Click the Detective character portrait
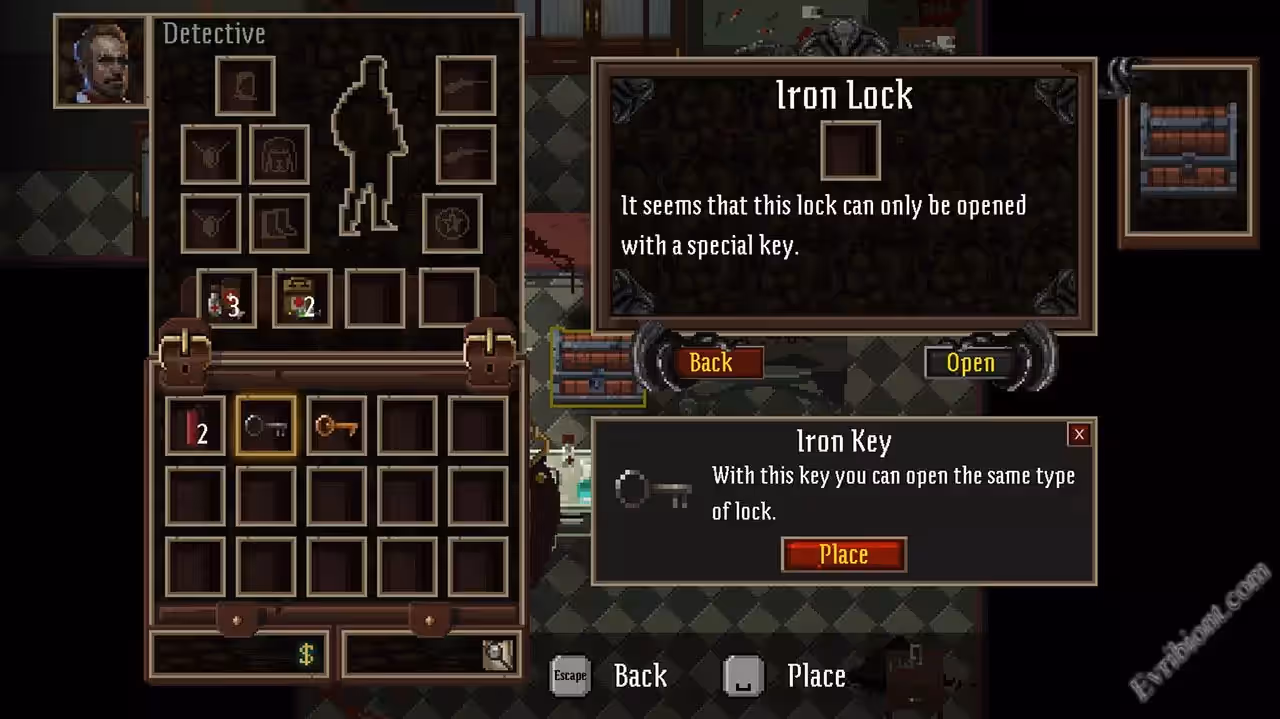Viewport: 1280px width, 719px height. click(x=100, y=62)
